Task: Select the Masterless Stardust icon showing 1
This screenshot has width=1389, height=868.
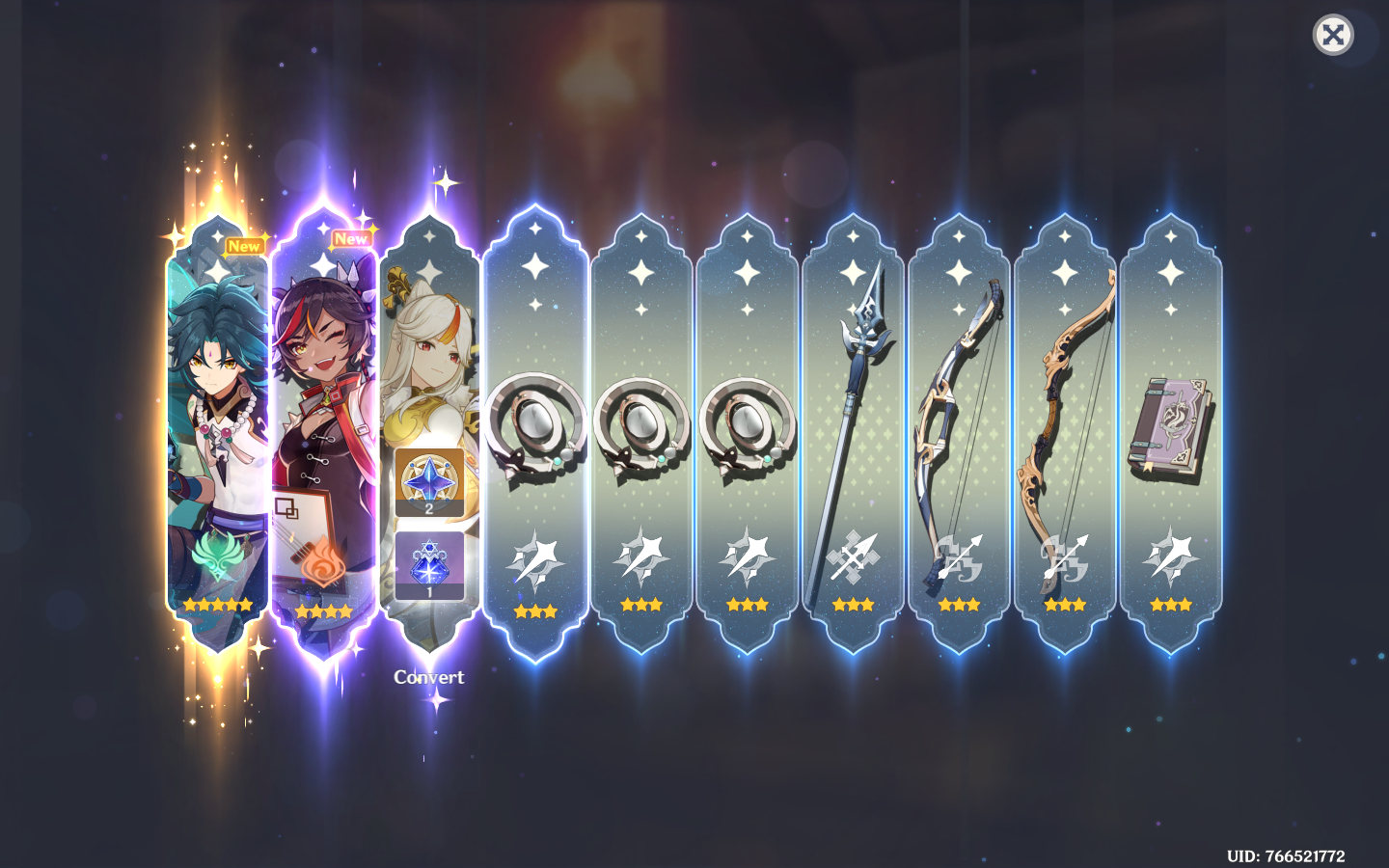Action: [x=427, y=564]
